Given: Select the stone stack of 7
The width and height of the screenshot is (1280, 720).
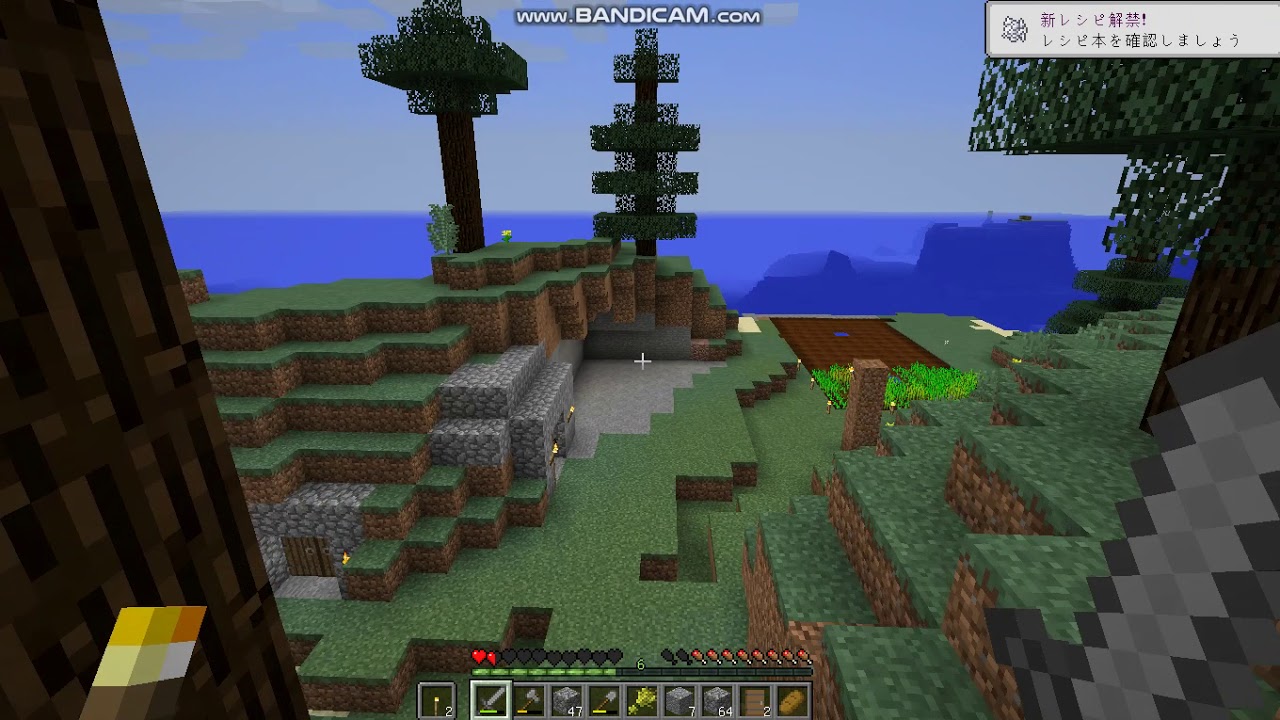Looking at the screenshot, I should (x=678, y=700).
